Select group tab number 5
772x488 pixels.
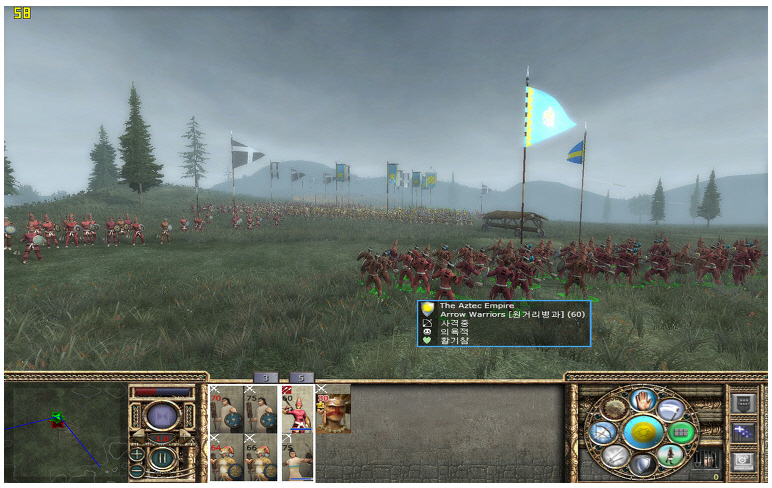[302, 377]
